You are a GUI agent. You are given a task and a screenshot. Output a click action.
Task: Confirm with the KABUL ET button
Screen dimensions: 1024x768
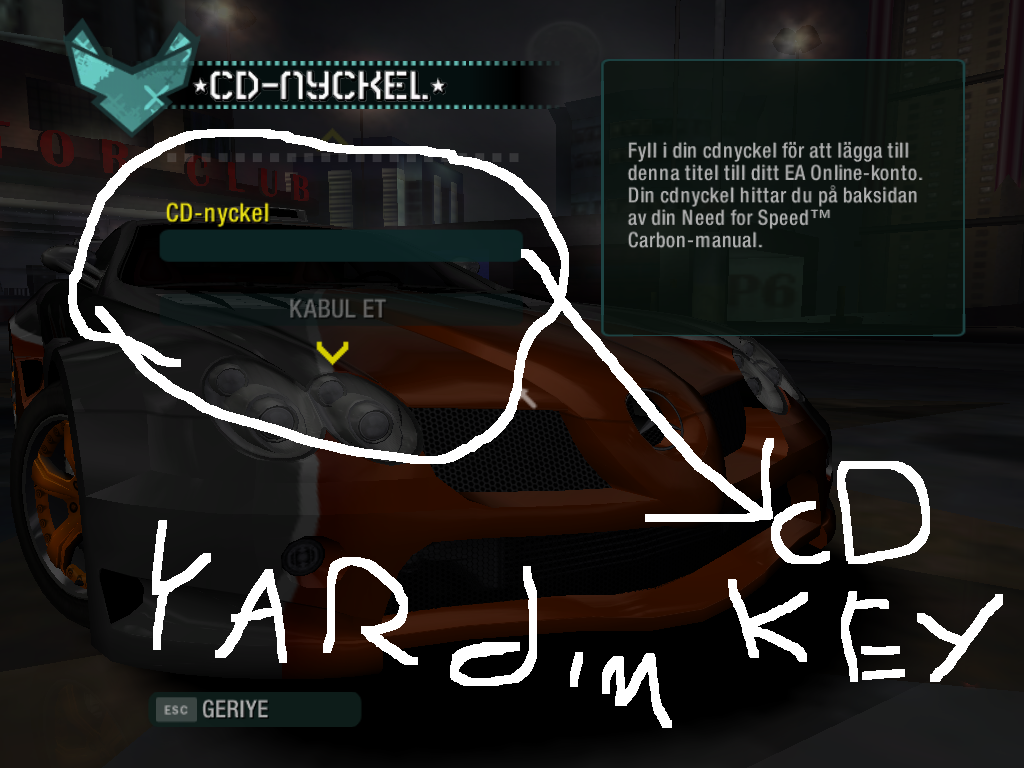coord(337,309)
